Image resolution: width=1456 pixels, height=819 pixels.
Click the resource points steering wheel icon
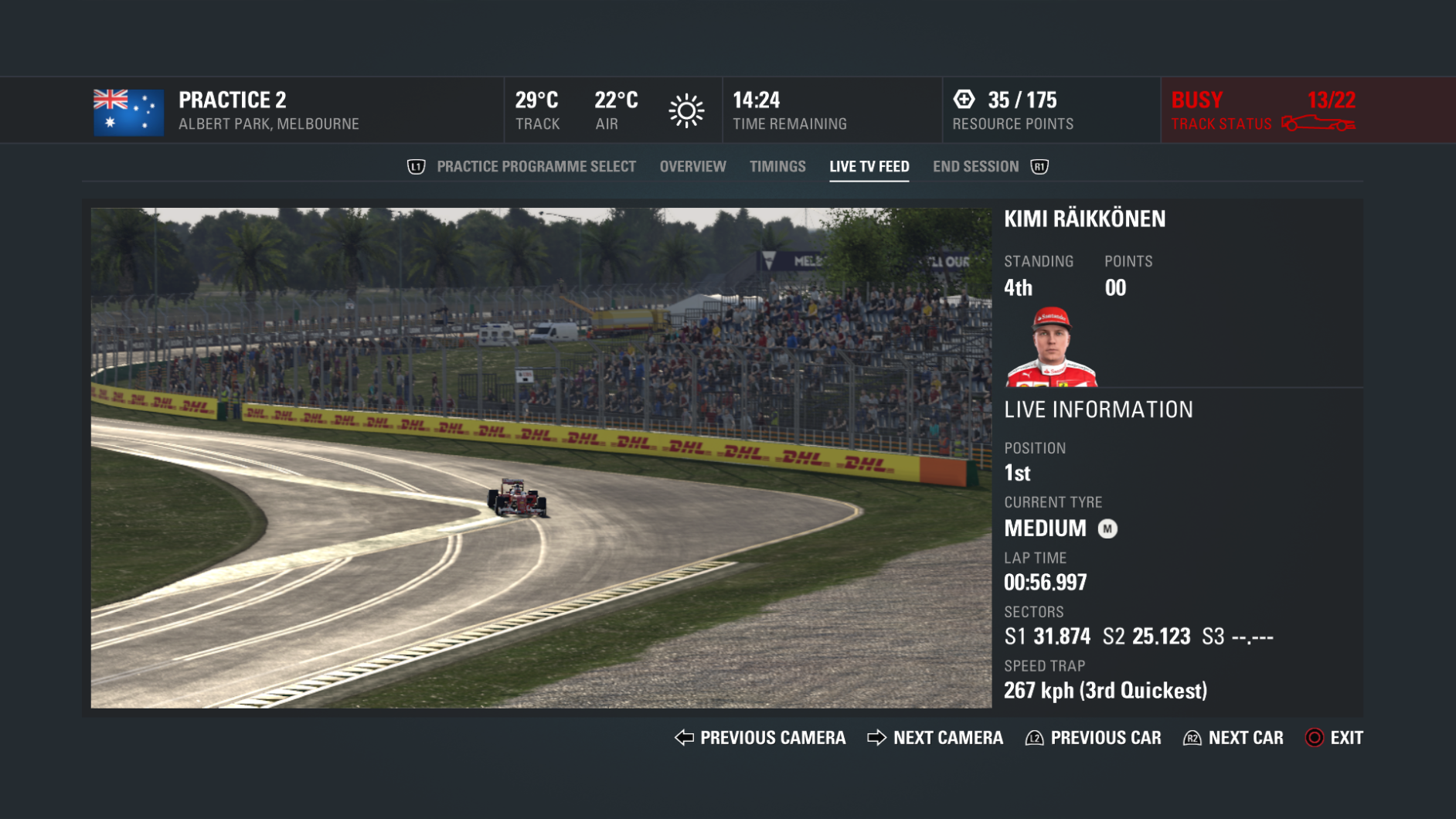[x=965, y=99]
